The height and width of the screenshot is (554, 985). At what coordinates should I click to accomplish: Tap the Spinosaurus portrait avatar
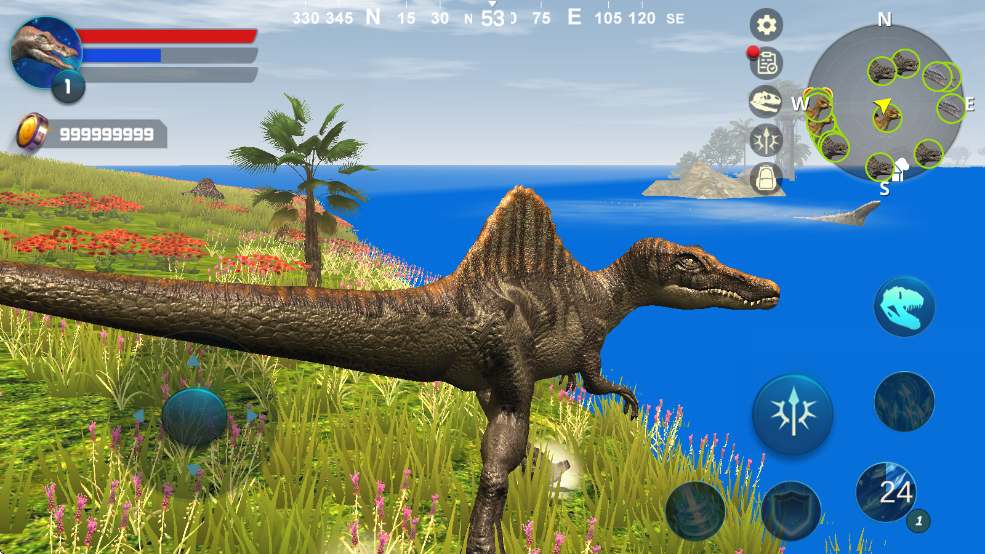click(45, 52)
